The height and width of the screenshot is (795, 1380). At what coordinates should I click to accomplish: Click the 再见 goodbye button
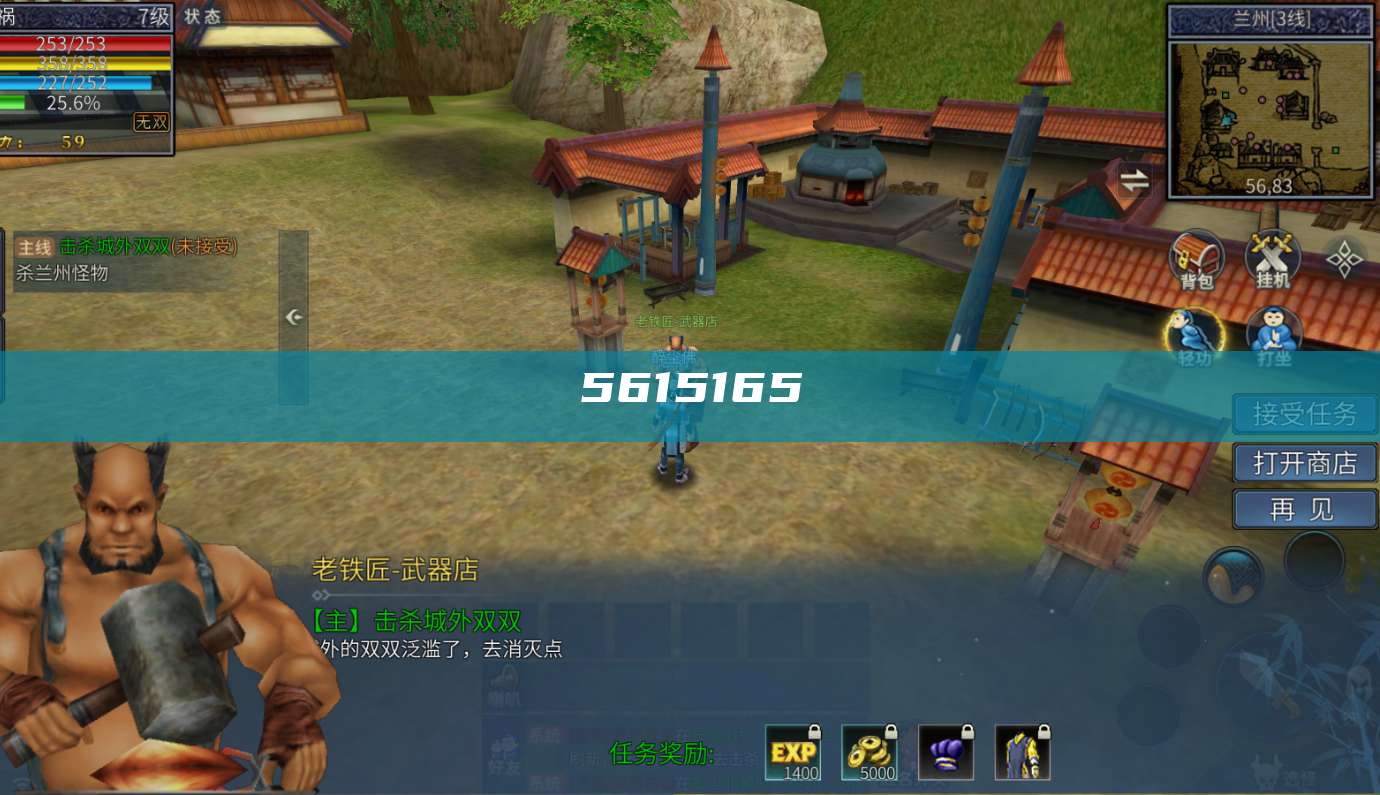point(1303,509)
